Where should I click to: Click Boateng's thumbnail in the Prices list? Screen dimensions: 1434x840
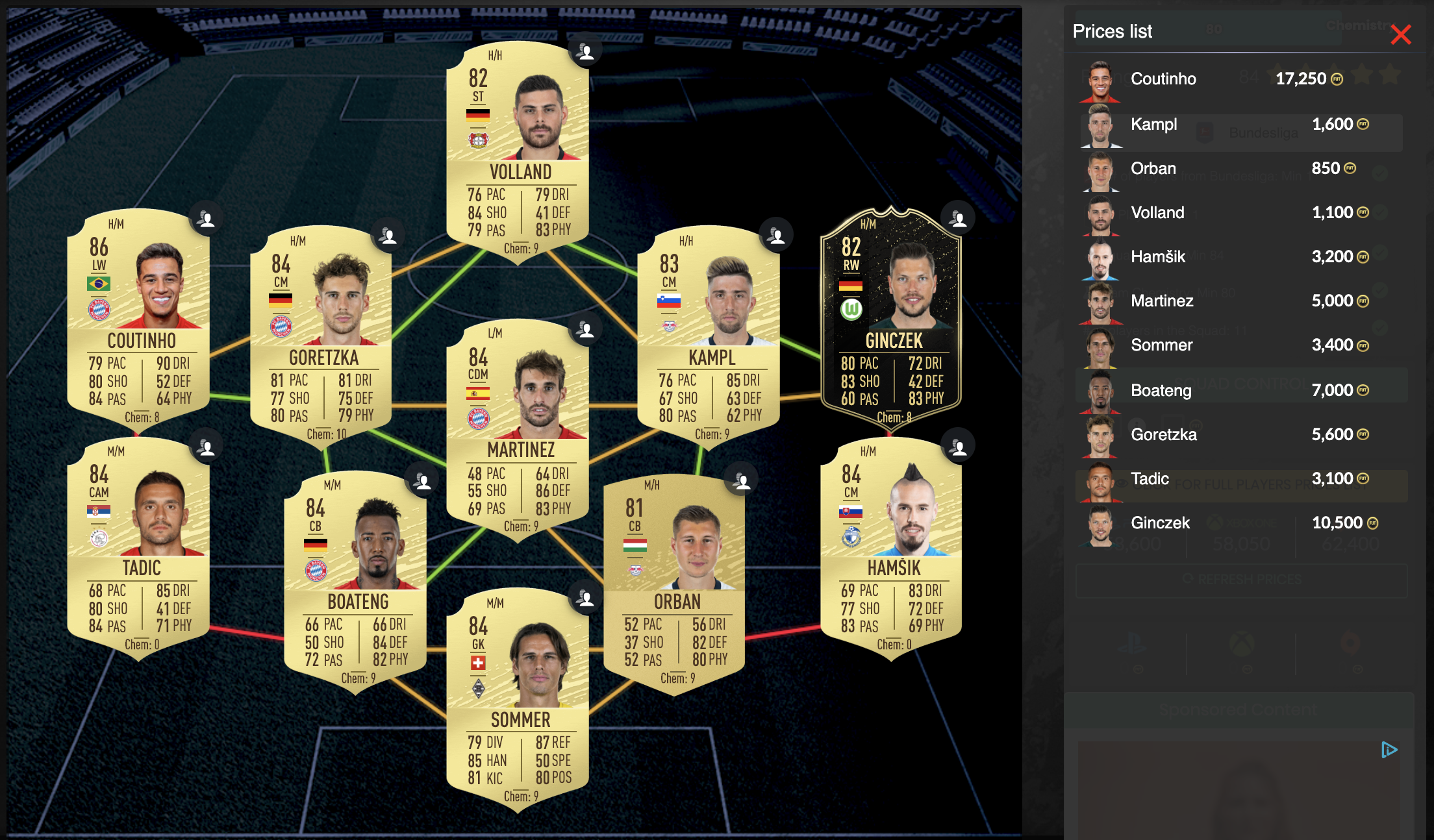[x=1101, y=390]
